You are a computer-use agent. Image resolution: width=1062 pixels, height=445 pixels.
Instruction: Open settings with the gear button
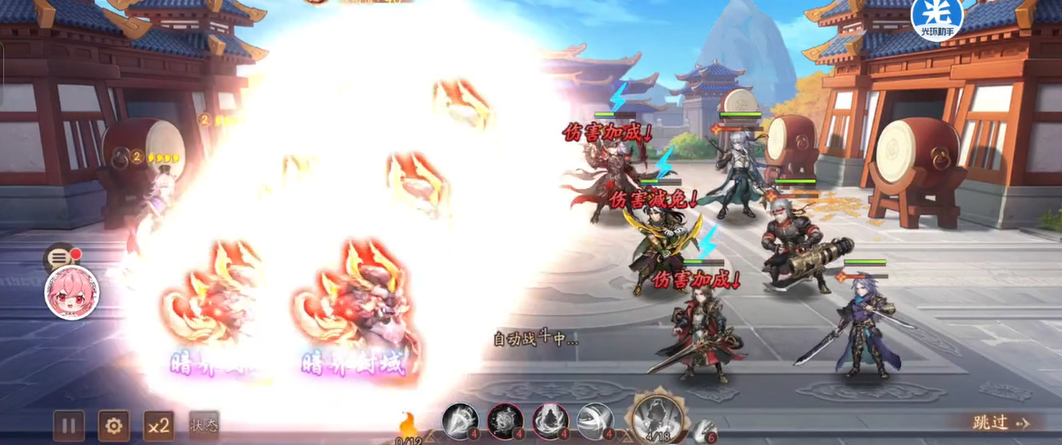pyautogui.click(x=113, y=426)
